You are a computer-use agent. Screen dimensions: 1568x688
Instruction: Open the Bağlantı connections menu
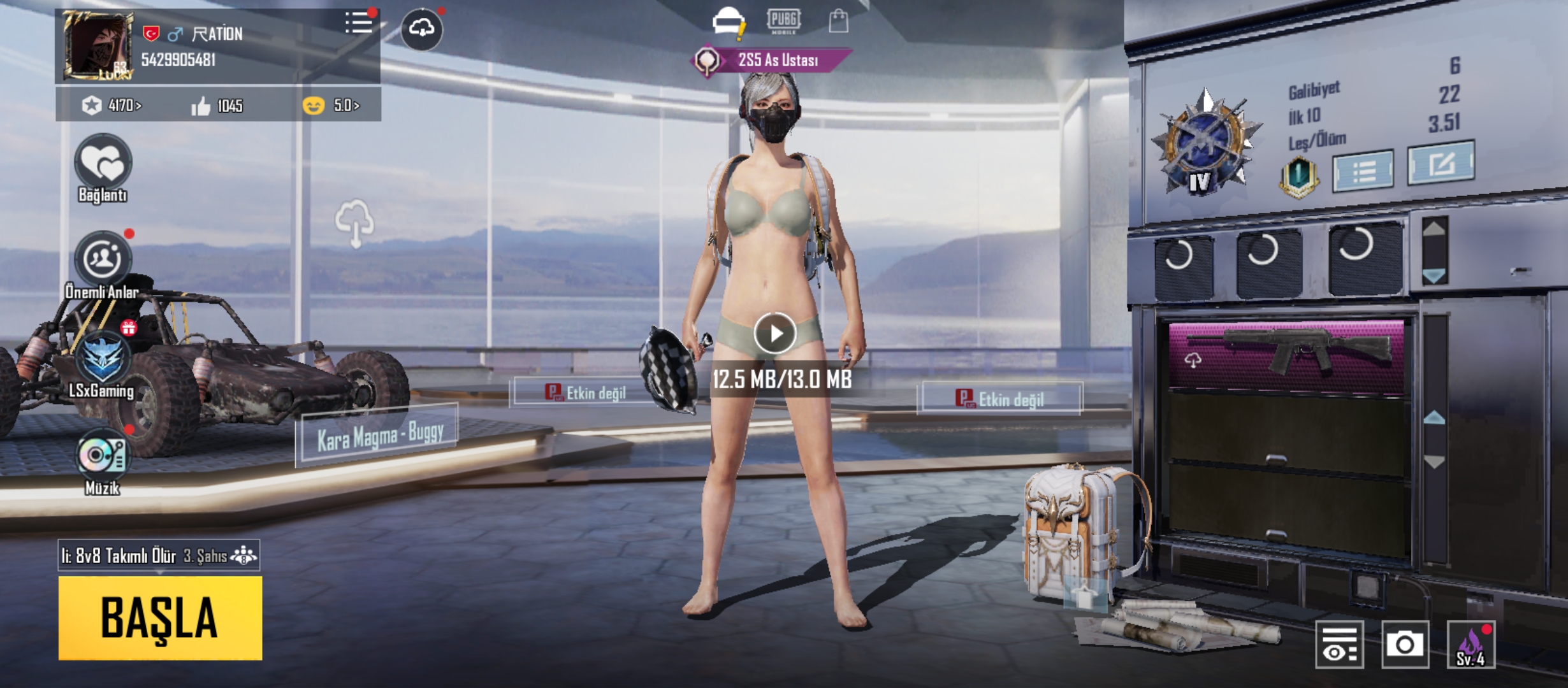tap(103, 164)
